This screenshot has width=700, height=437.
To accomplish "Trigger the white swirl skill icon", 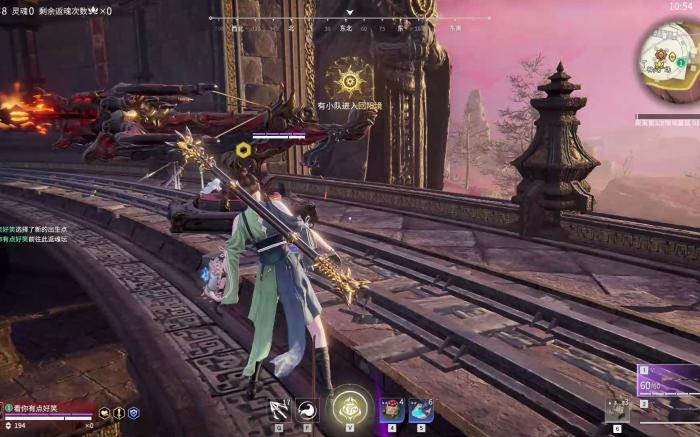I will (x=307, y=408).
